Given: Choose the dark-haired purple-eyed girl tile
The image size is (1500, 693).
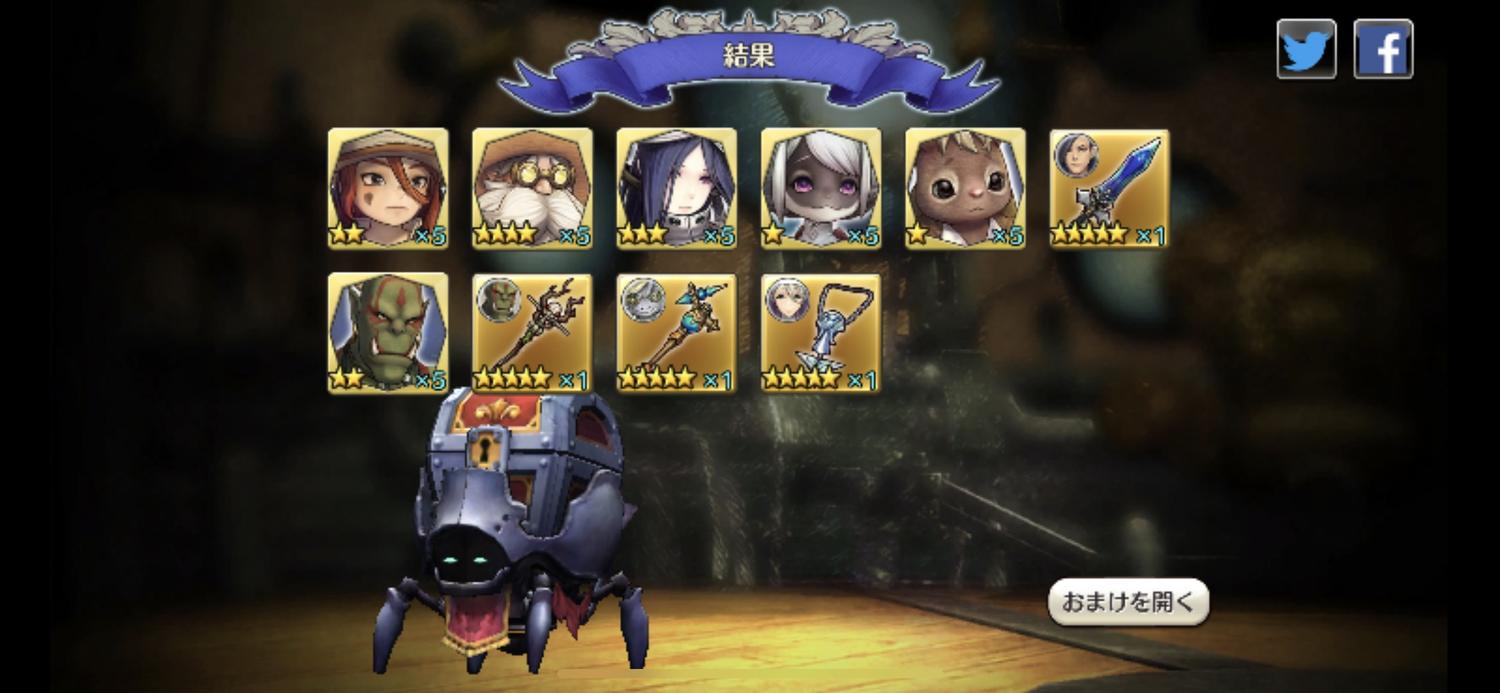Looking at the screenshot, I should (676, 188).
